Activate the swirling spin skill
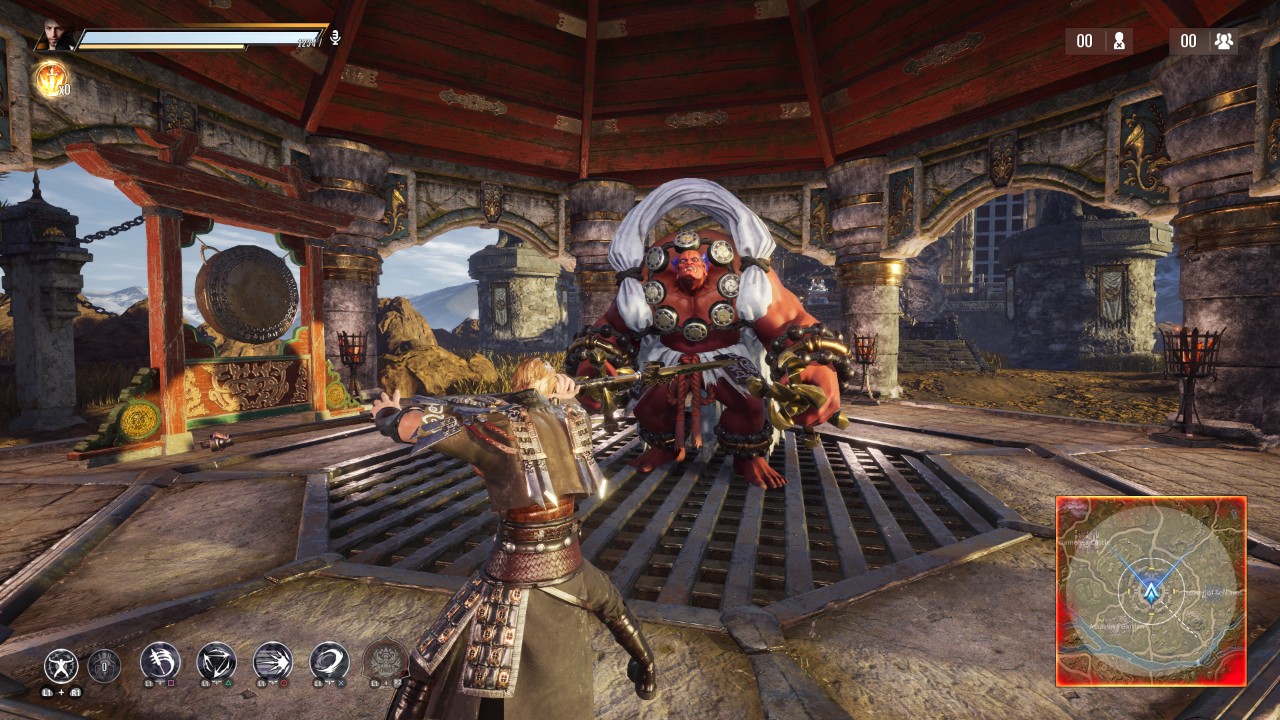Image resolution: width=1280 pixels, height=720 pixels. [x=329, y=661]
